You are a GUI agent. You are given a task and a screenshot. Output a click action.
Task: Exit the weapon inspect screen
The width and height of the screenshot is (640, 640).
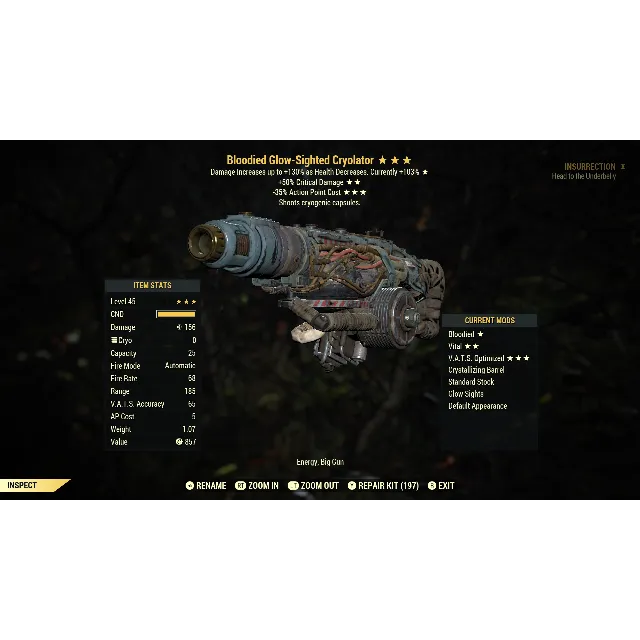point(441,486)
